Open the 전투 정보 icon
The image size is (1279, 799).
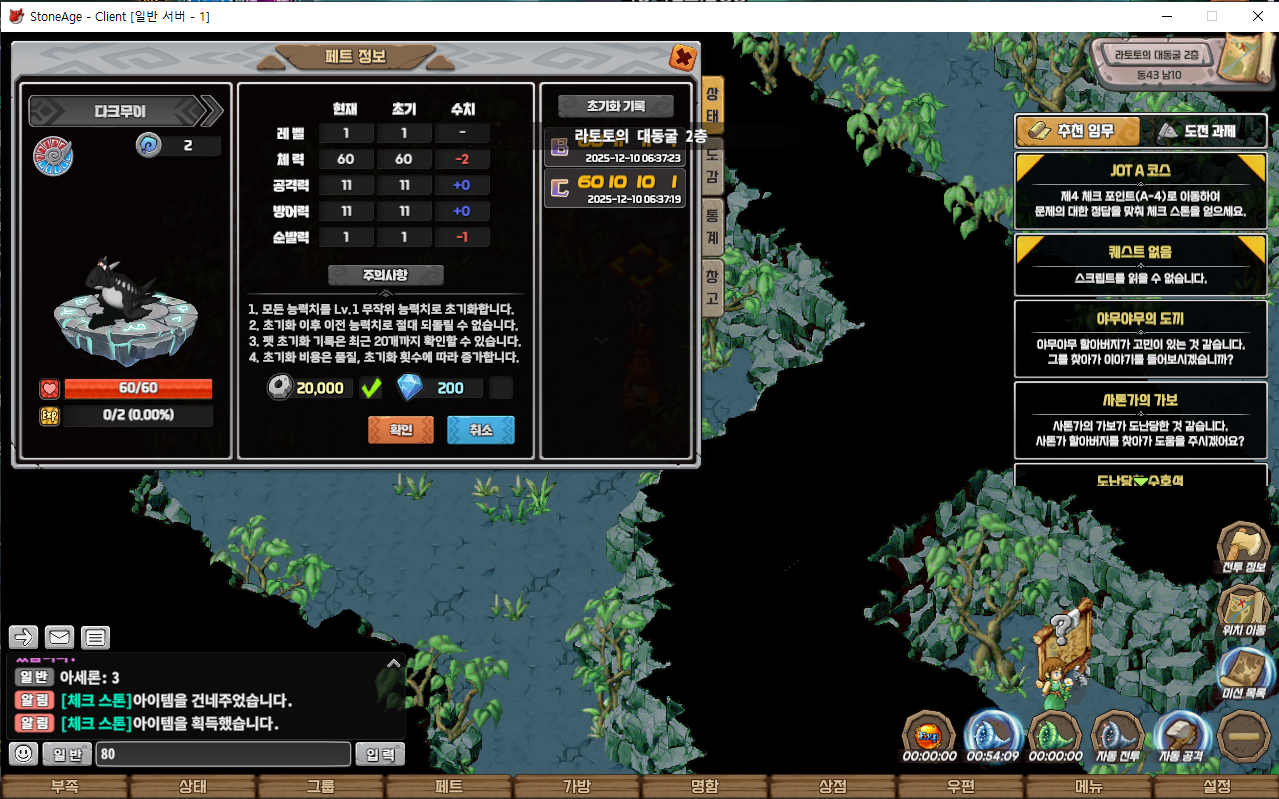click(x=1243, y=548)
